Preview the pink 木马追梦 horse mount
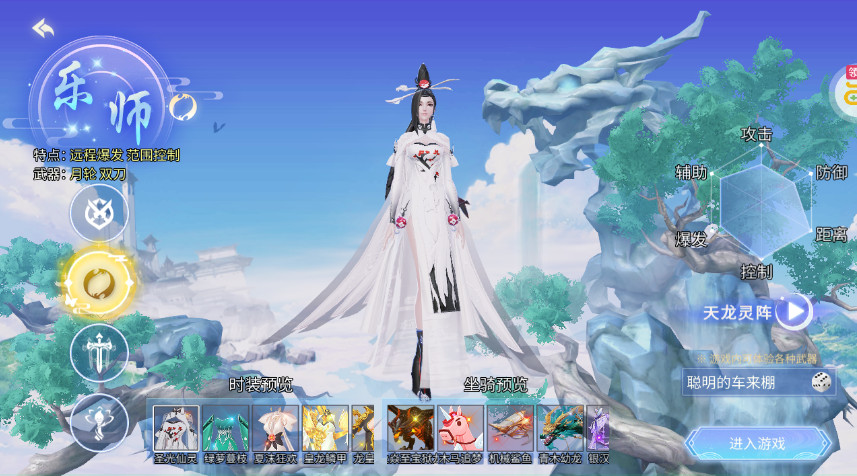The image size is (857, 476). [460, 428]
